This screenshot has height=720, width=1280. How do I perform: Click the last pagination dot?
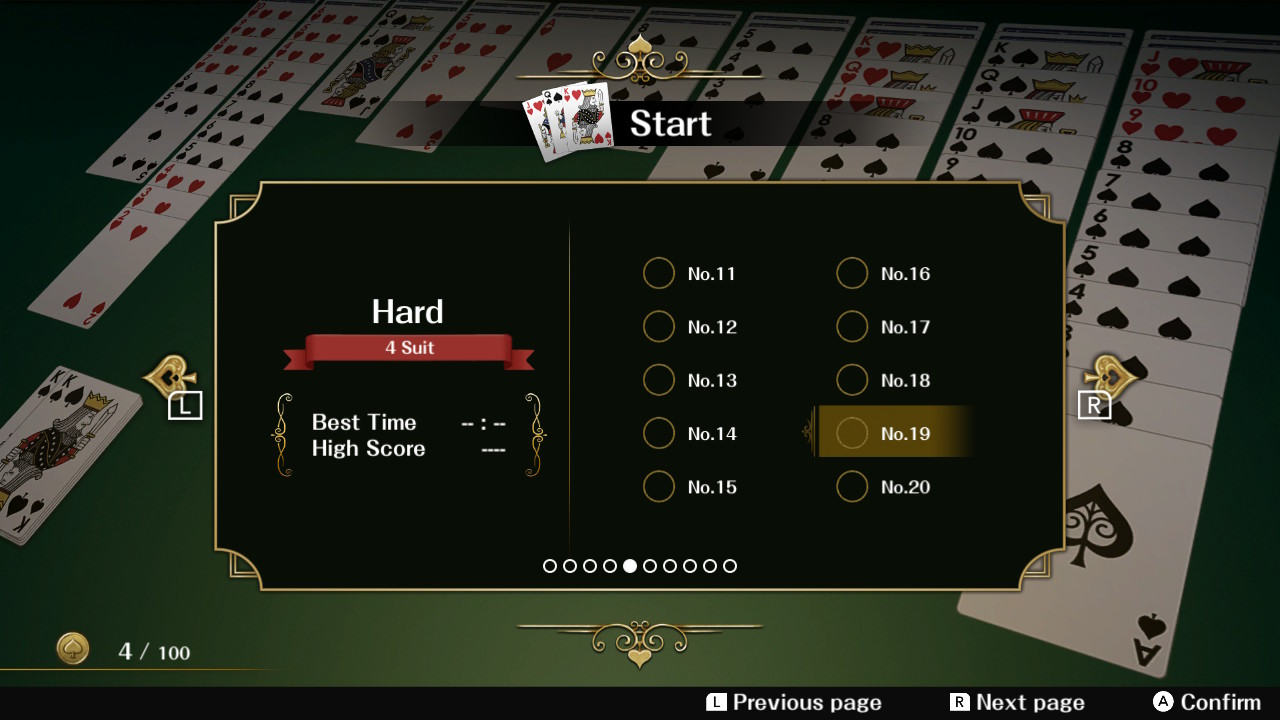point(730,566)
